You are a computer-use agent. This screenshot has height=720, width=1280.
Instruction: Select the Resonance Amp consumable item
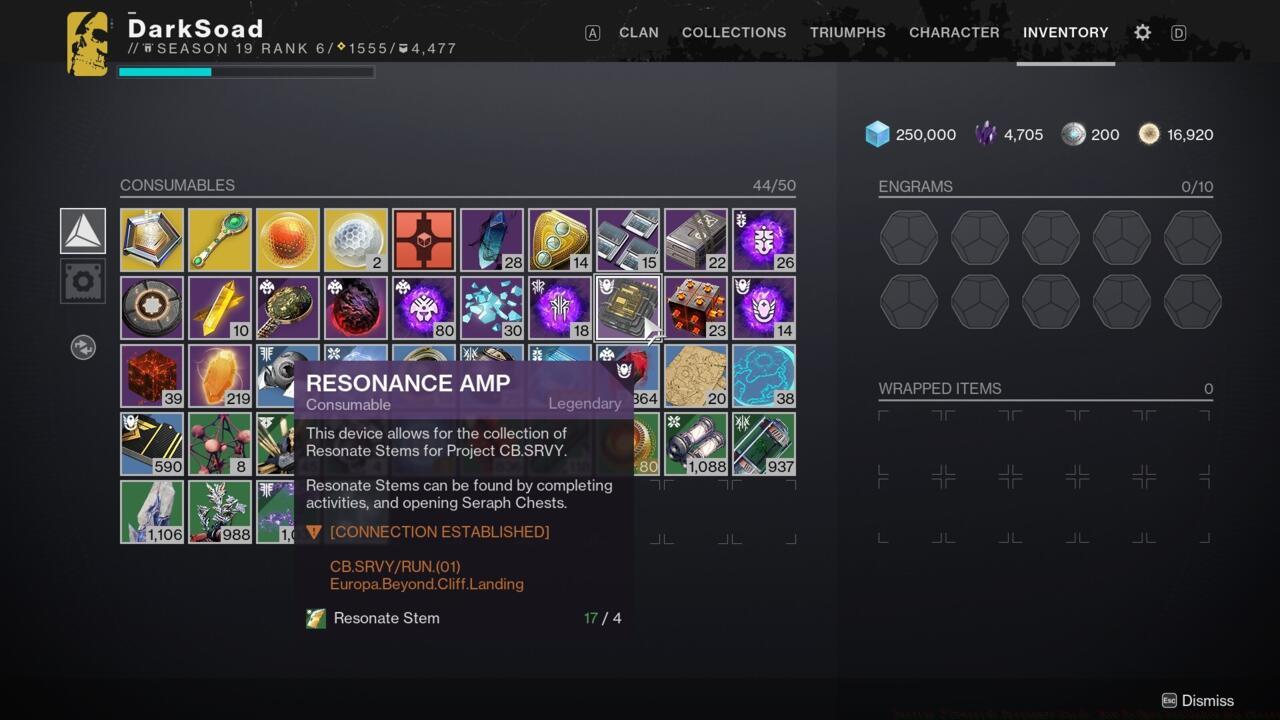click(628, 307)
